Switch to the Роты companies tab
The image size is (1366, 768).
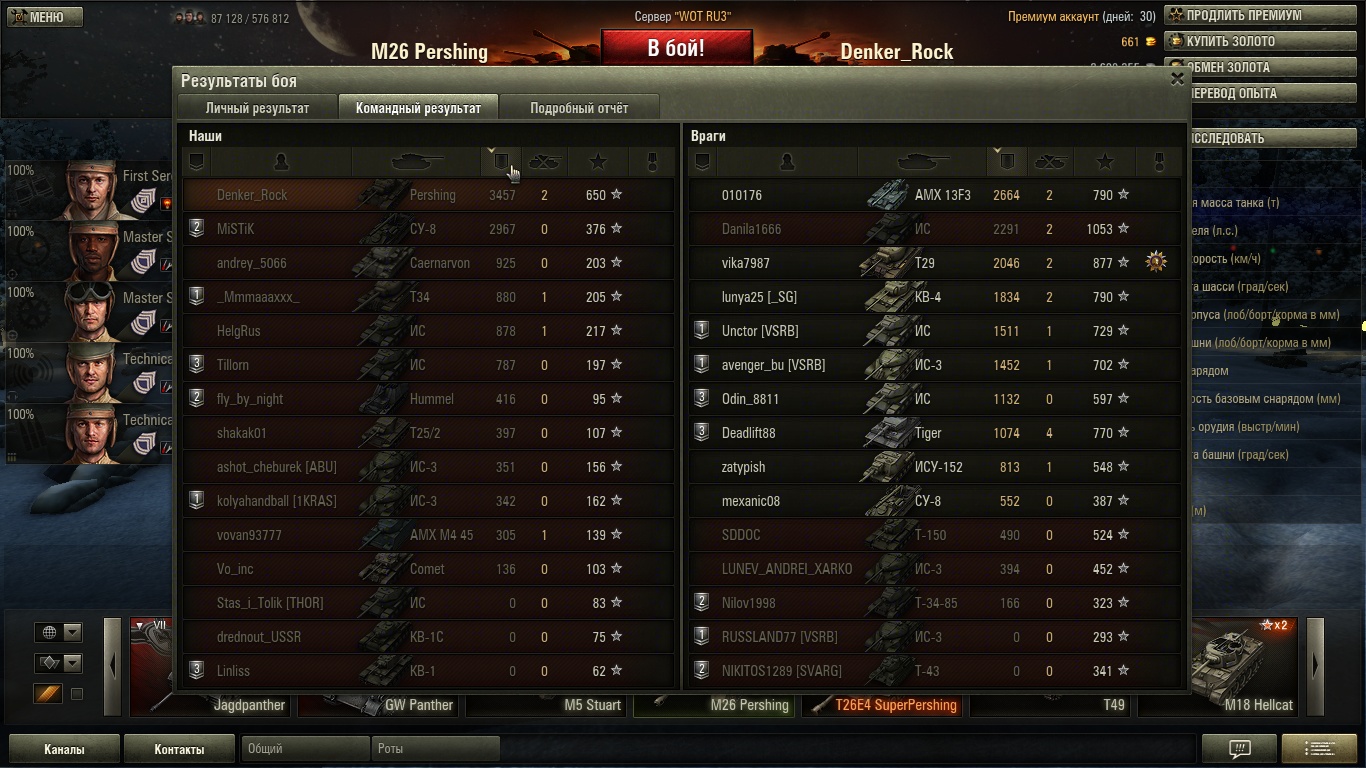(435, 748)
